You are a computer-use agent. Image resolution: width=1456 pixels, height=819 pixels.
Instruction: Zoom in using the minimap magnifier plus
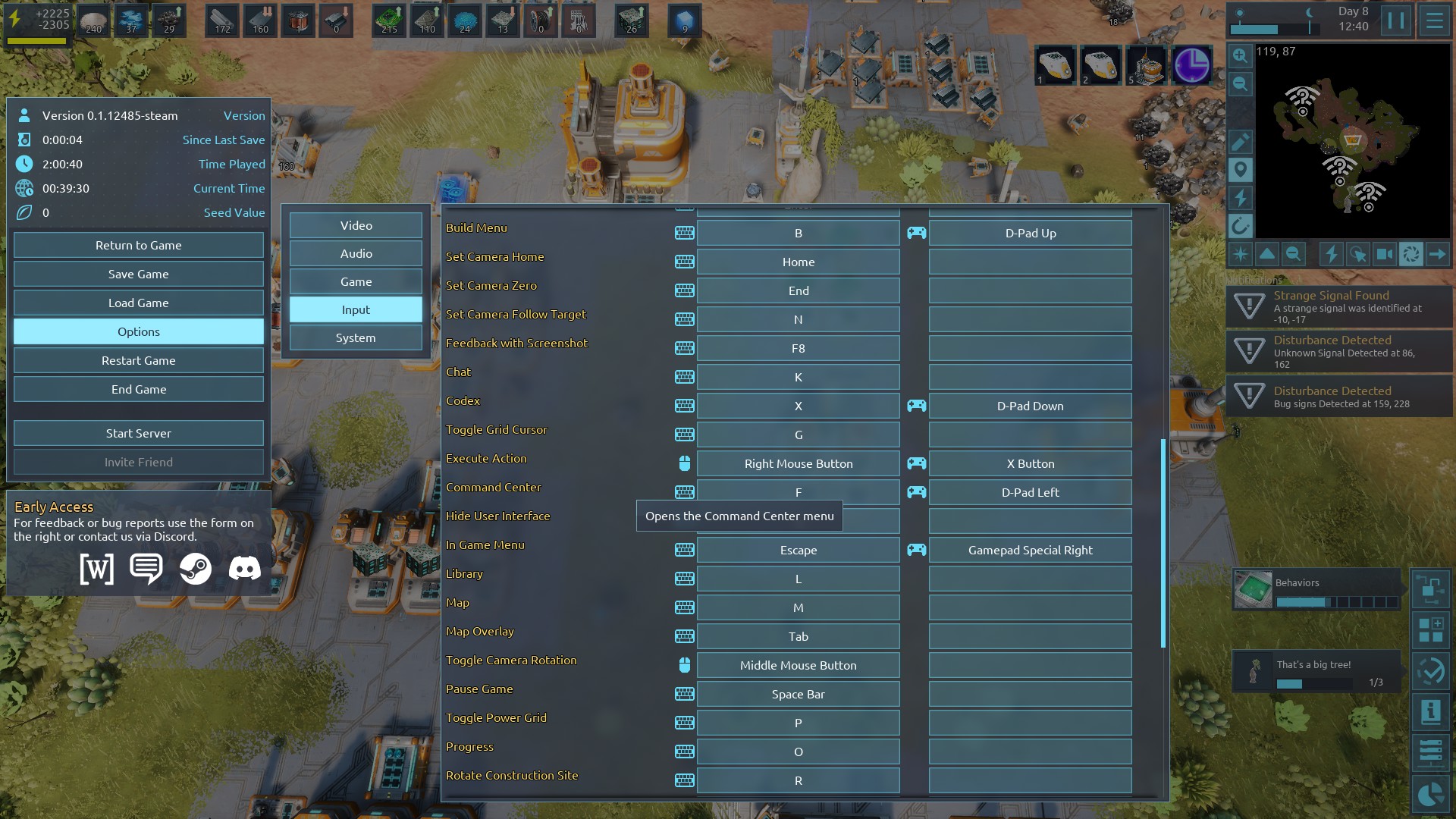coord(1240,55)
